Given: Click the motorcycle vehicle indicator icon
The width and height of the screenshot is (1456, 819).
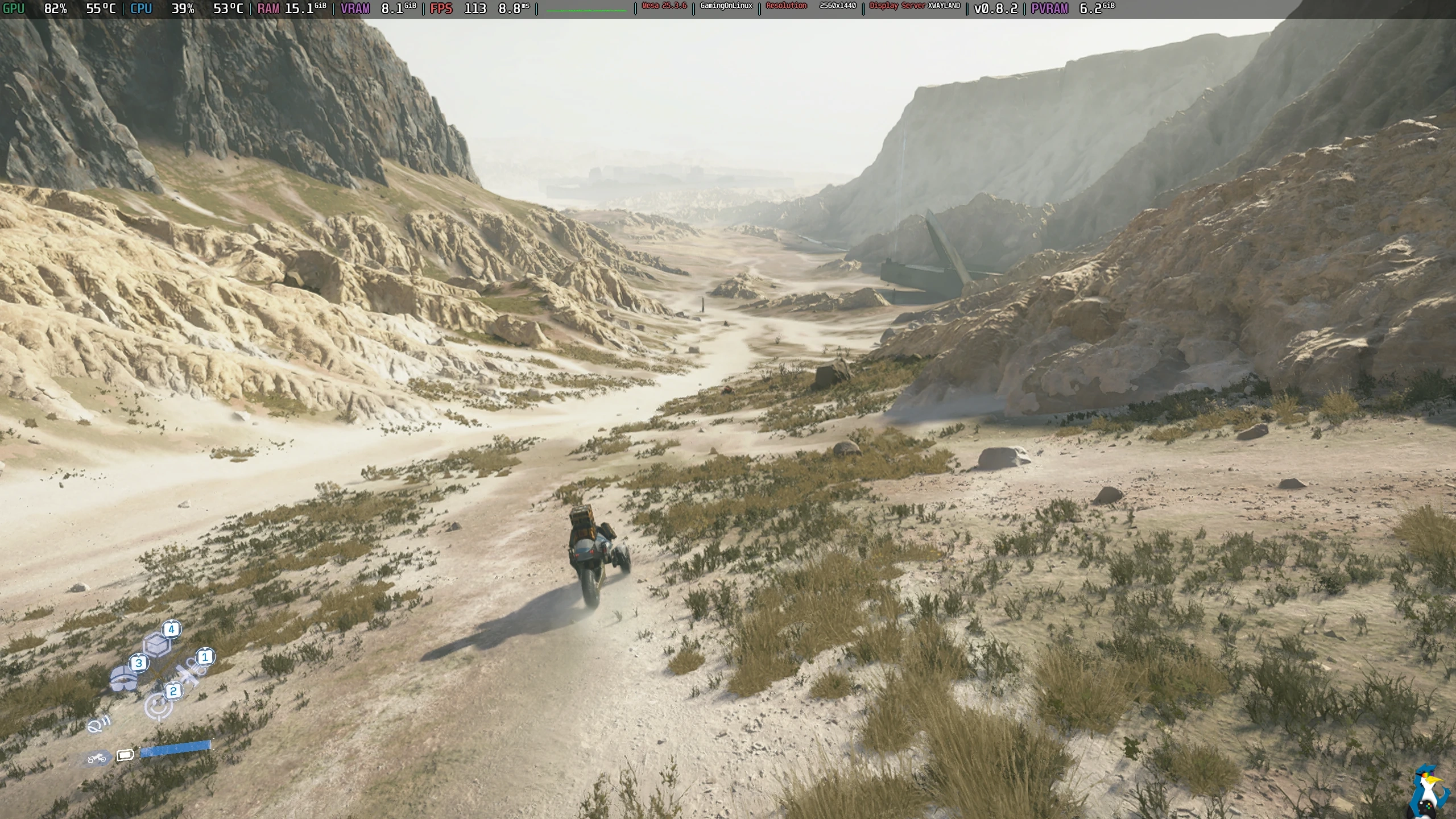Looking at the screenshot, I should (97, 758).
